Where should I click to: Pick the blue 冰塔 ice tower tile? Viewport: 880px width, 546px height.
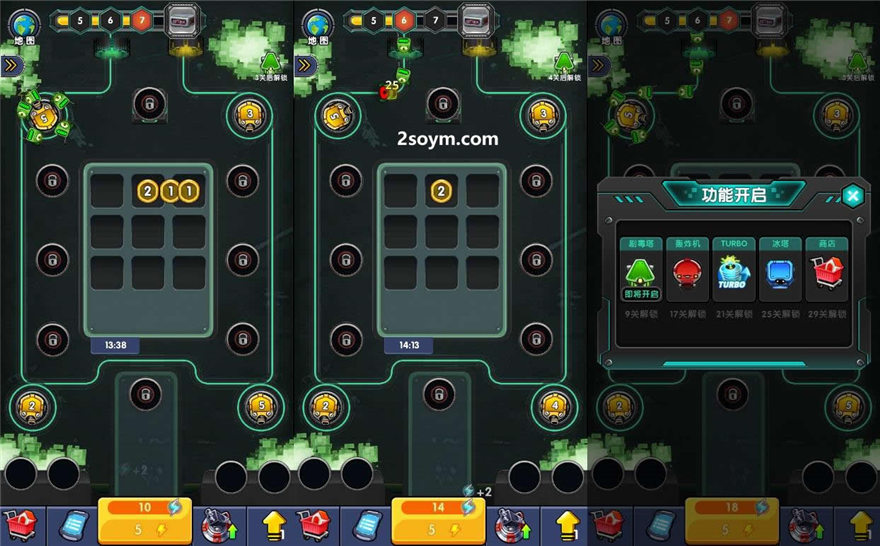click(x=779, y=275)
